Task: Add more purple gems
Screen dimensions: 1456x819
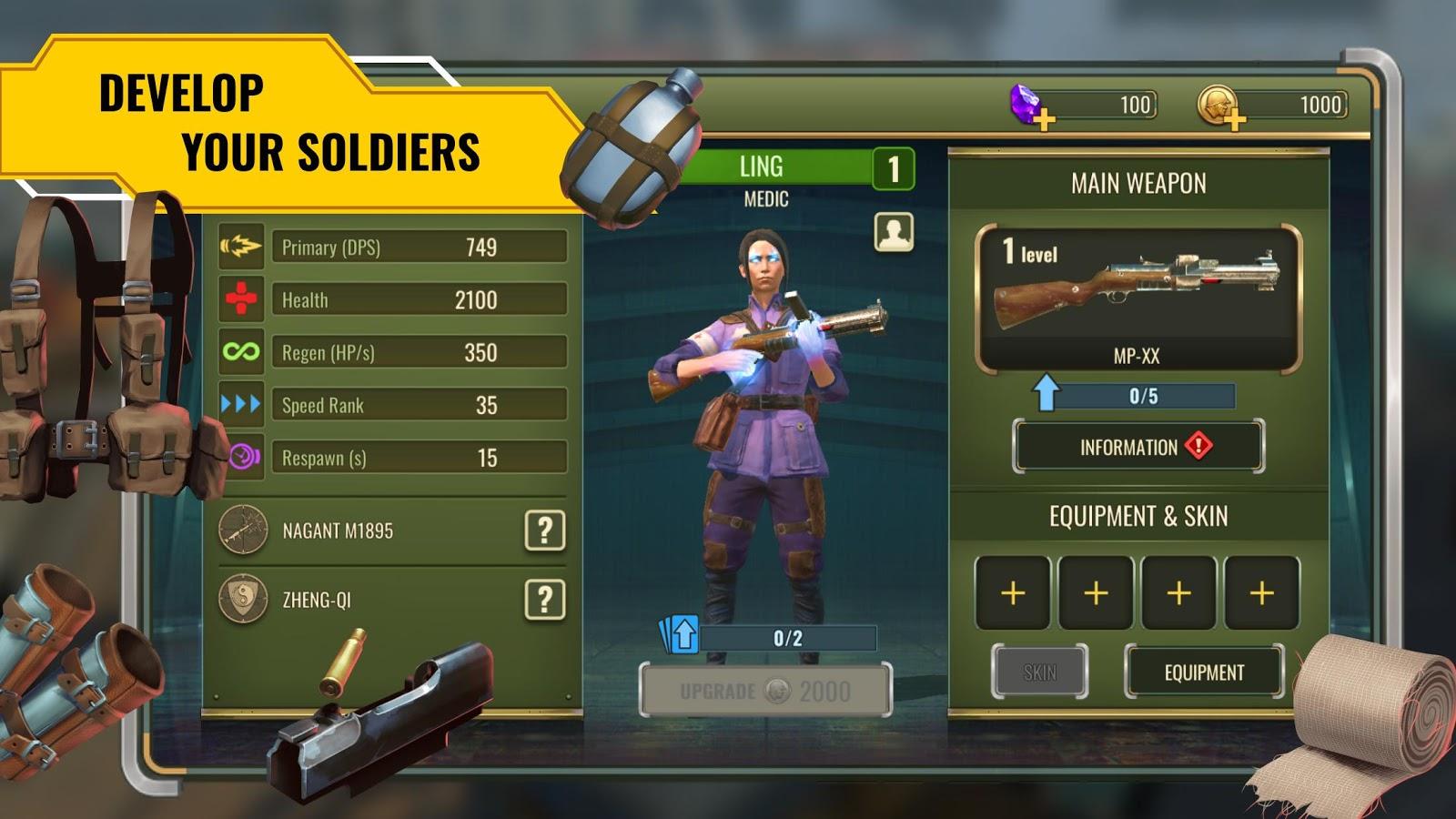Action: (1044, 119)
